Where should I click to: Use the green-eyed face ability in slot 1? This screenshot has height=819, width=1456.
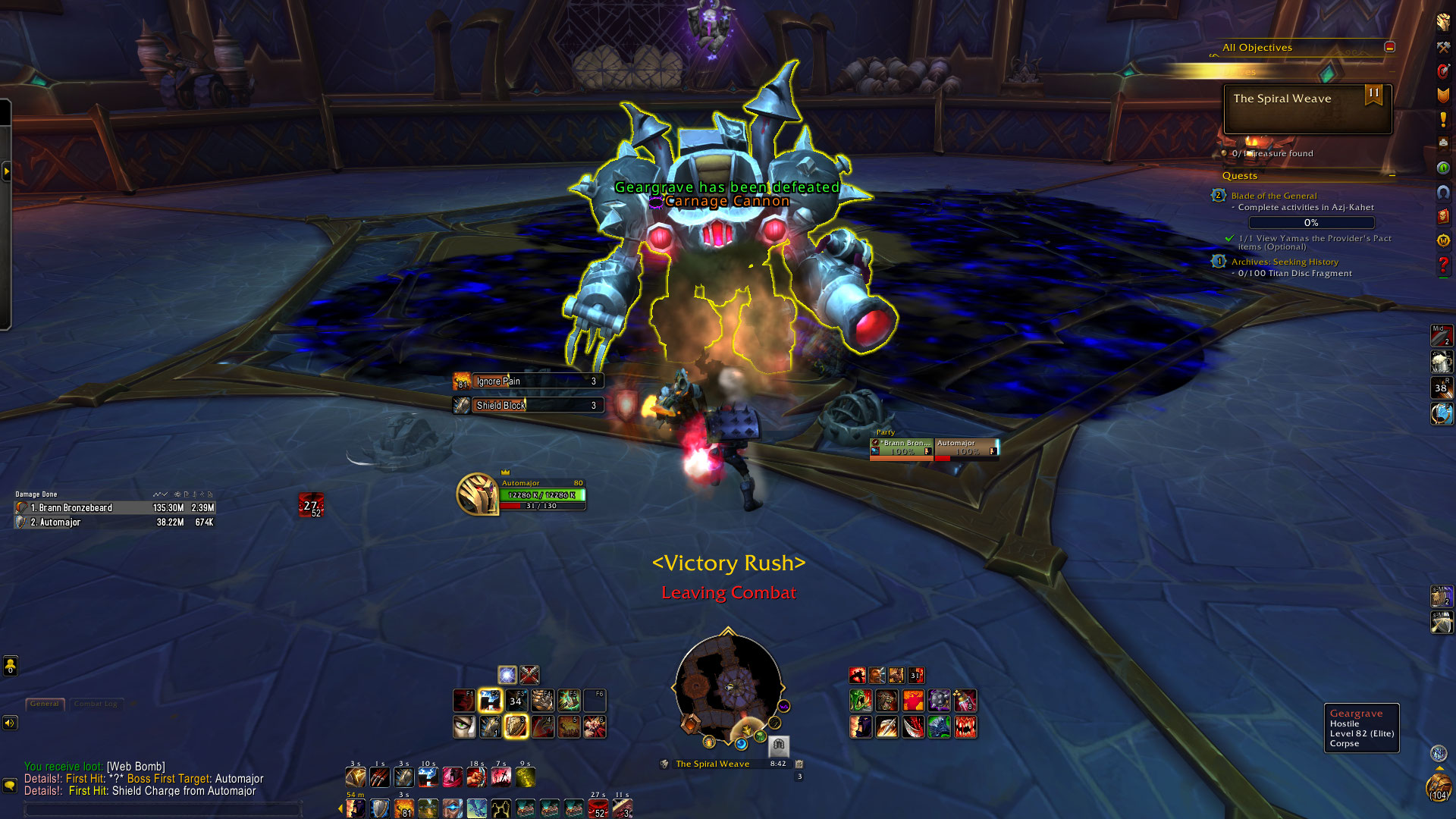click(x=464, y=727)
